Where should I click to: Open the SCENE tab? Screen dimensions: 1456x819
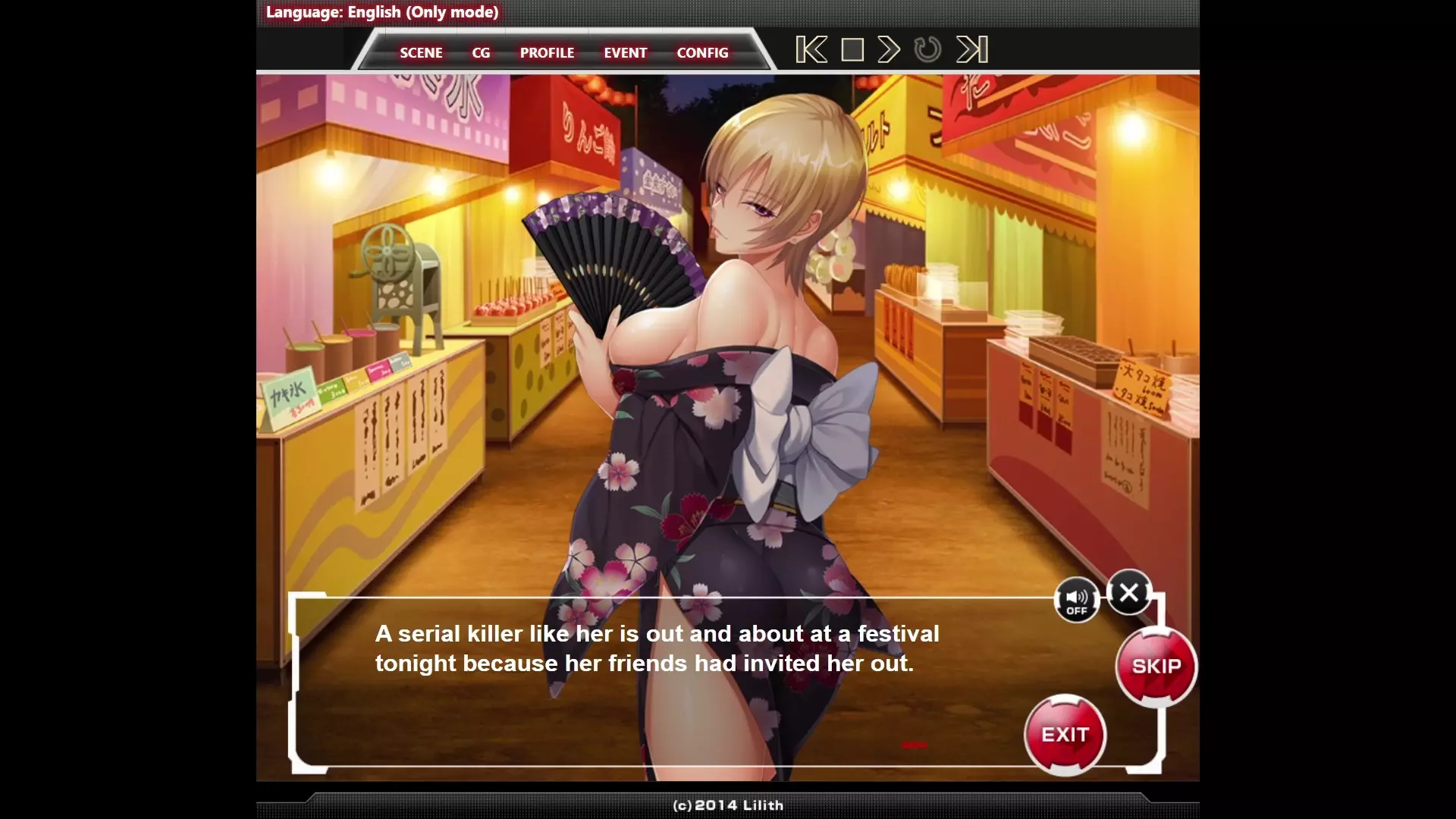[x=421, y=53]
